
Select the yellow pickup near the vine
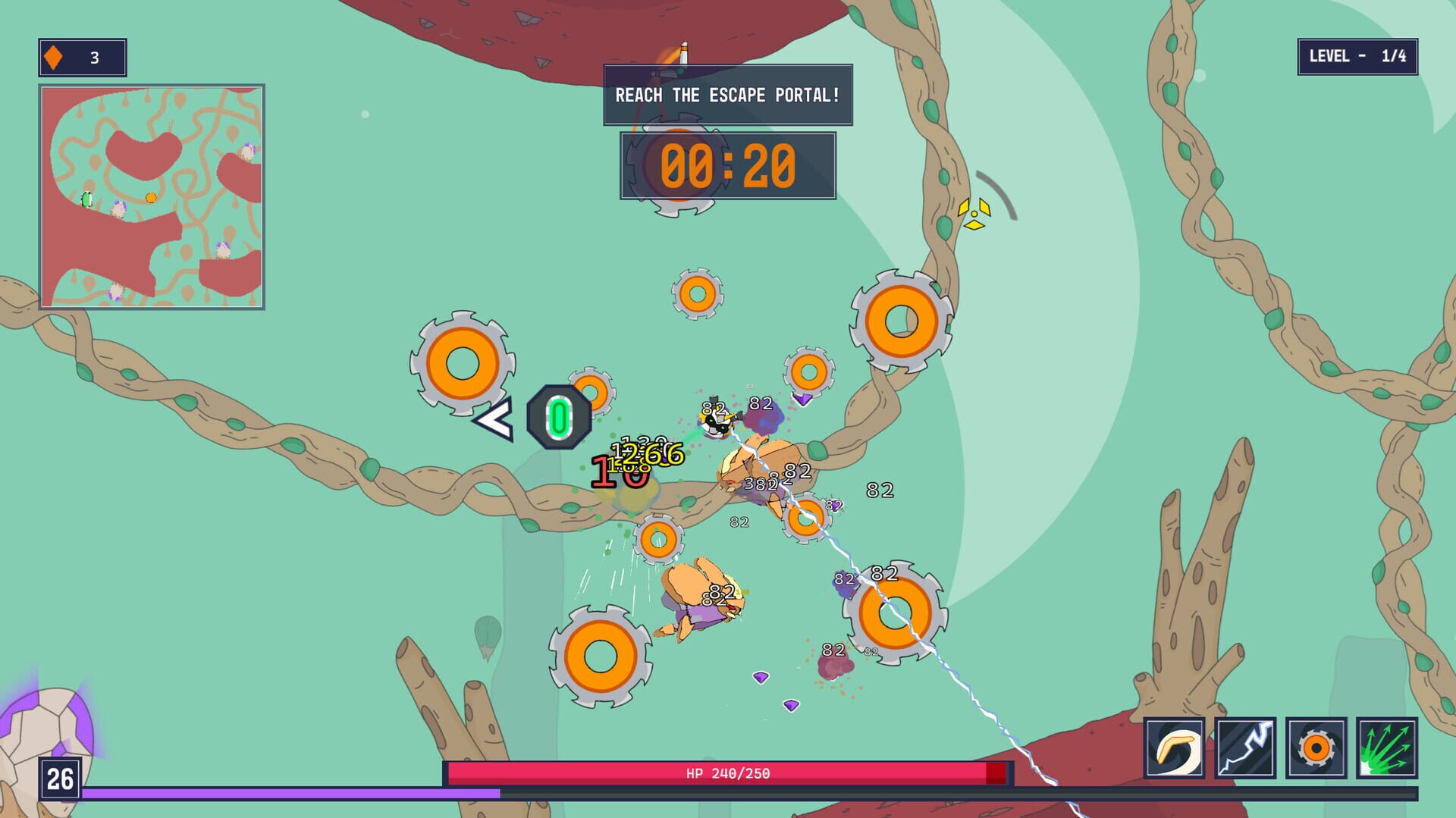(x=973, y=215)
